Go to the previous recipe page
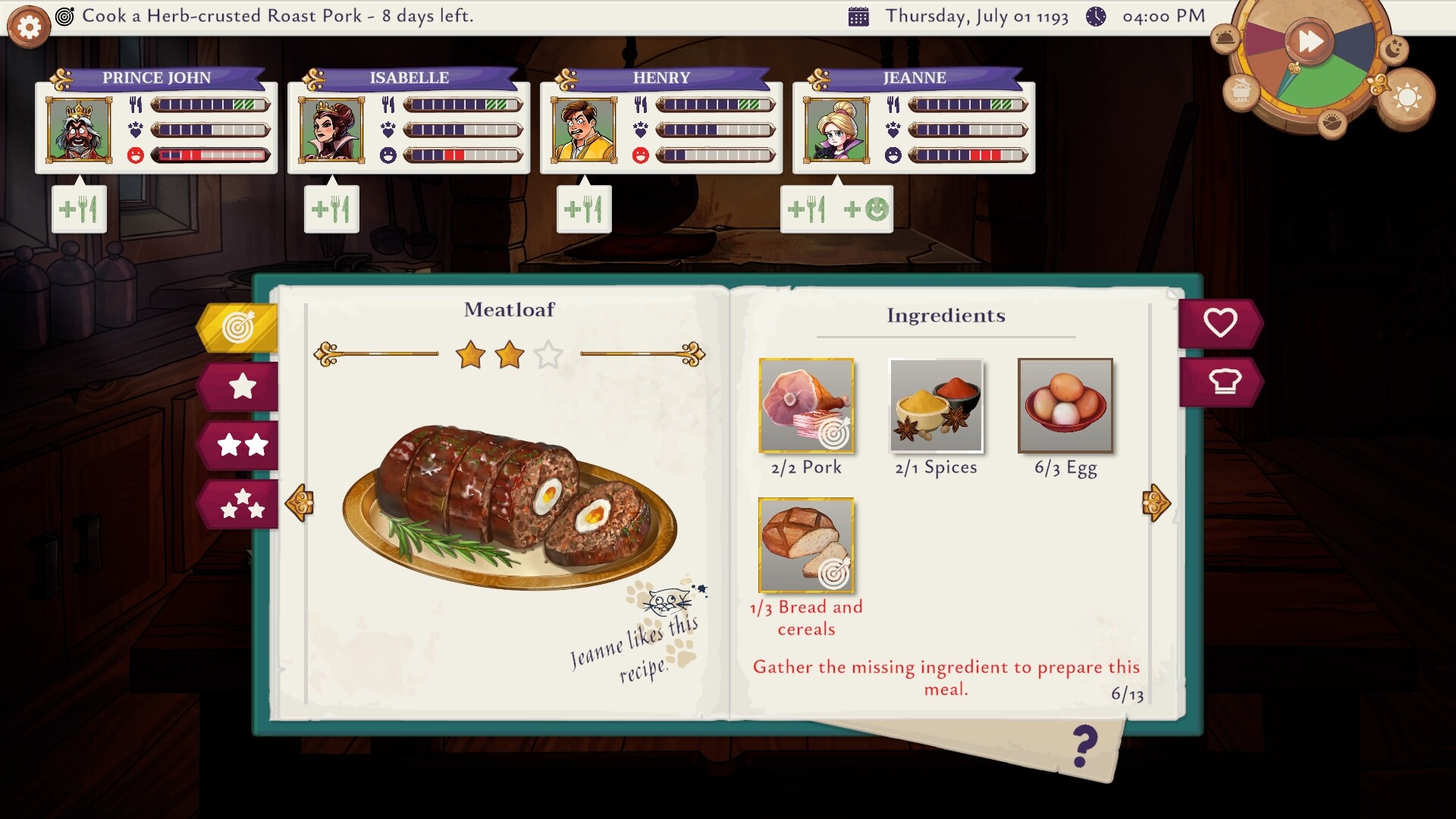The height and width of the screenshot is (819, 1456). coord(300,503)
